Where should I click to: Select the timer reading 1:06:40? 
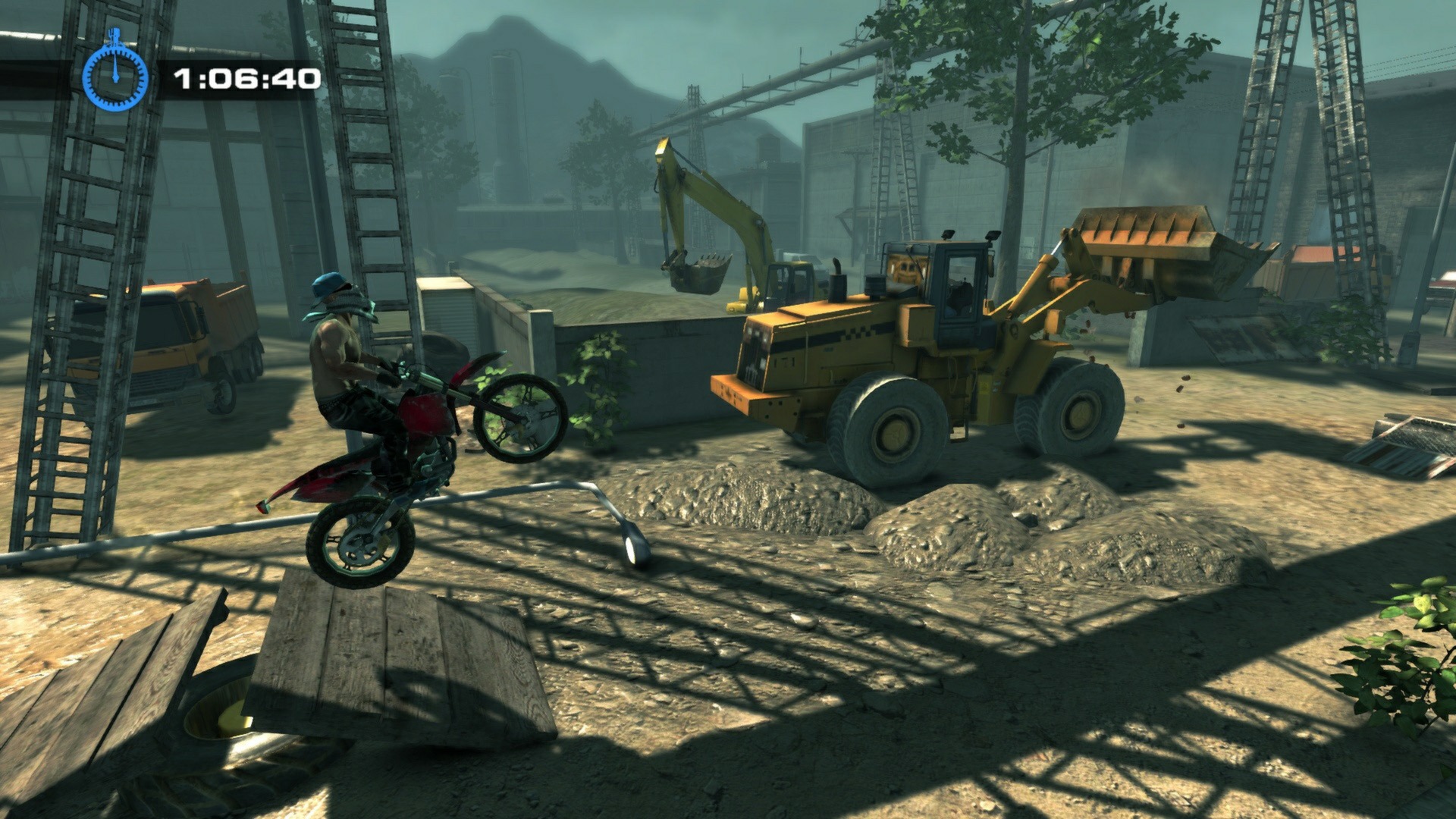pyautogui.click(x=244, y=77)
